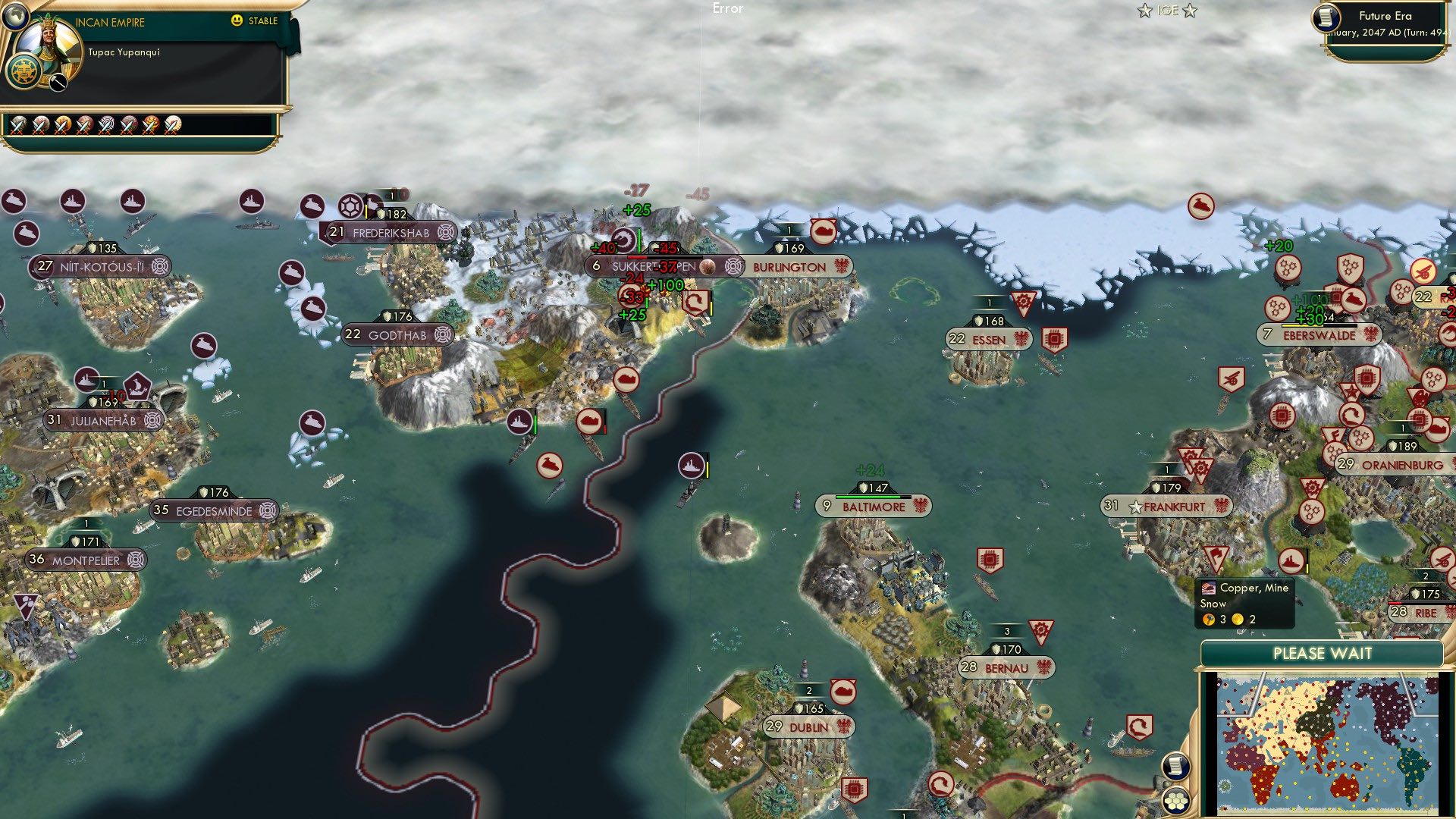The width and height of the screenshot is (1456, 819).
Task: Select the Burlington city banner
Action: (789, 266)
